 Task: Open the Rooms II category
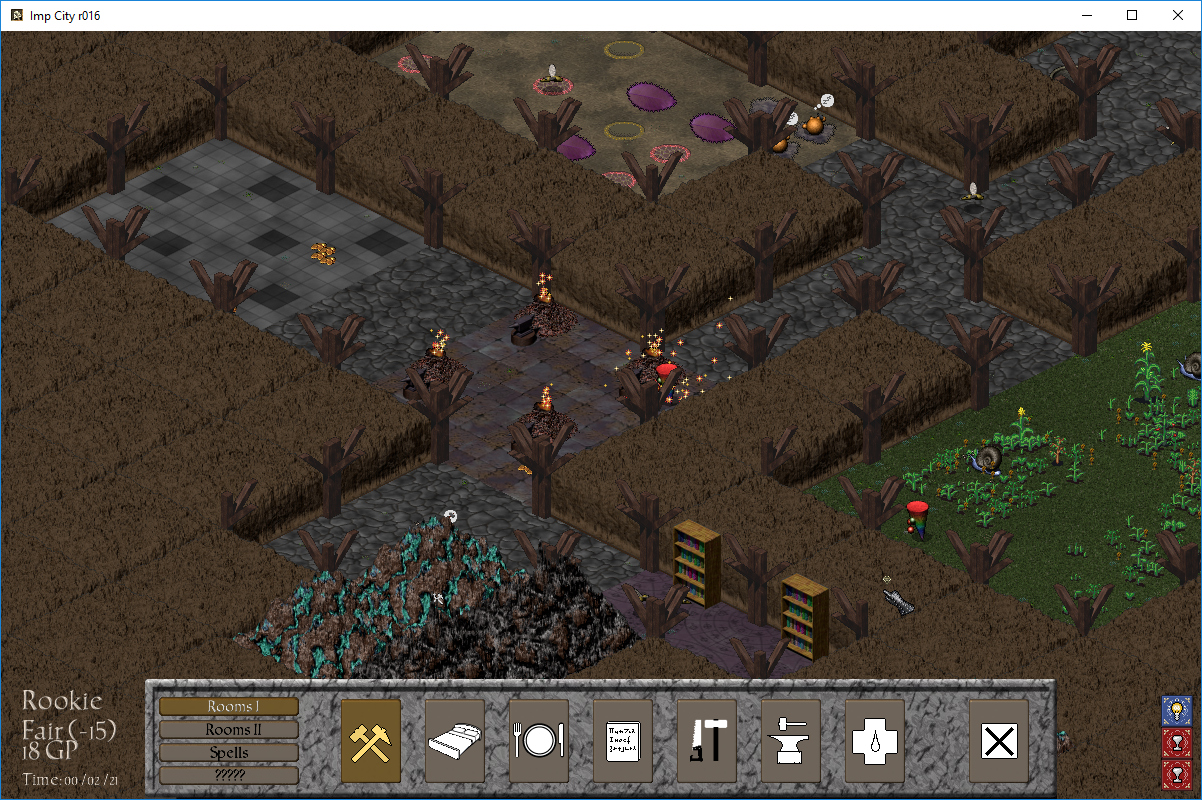(228, 729)
